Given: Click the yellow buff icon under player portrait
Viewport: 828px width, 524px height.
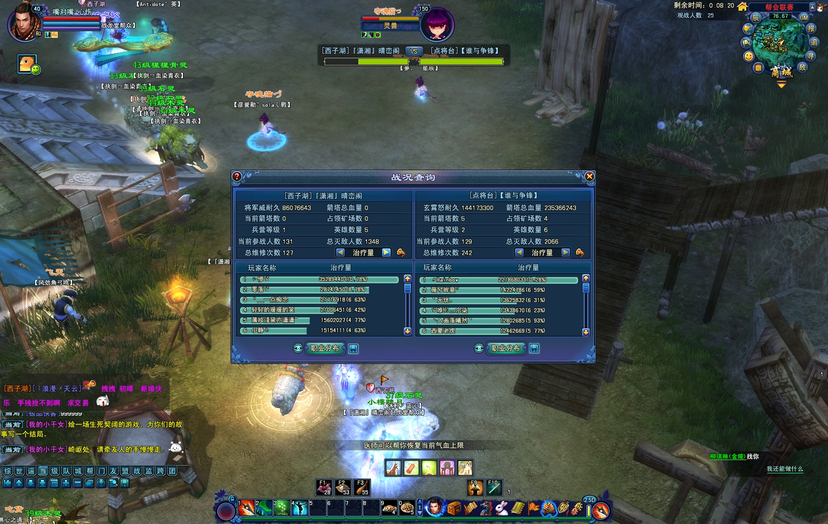Looking at the screenshot, I should point(24,65).
